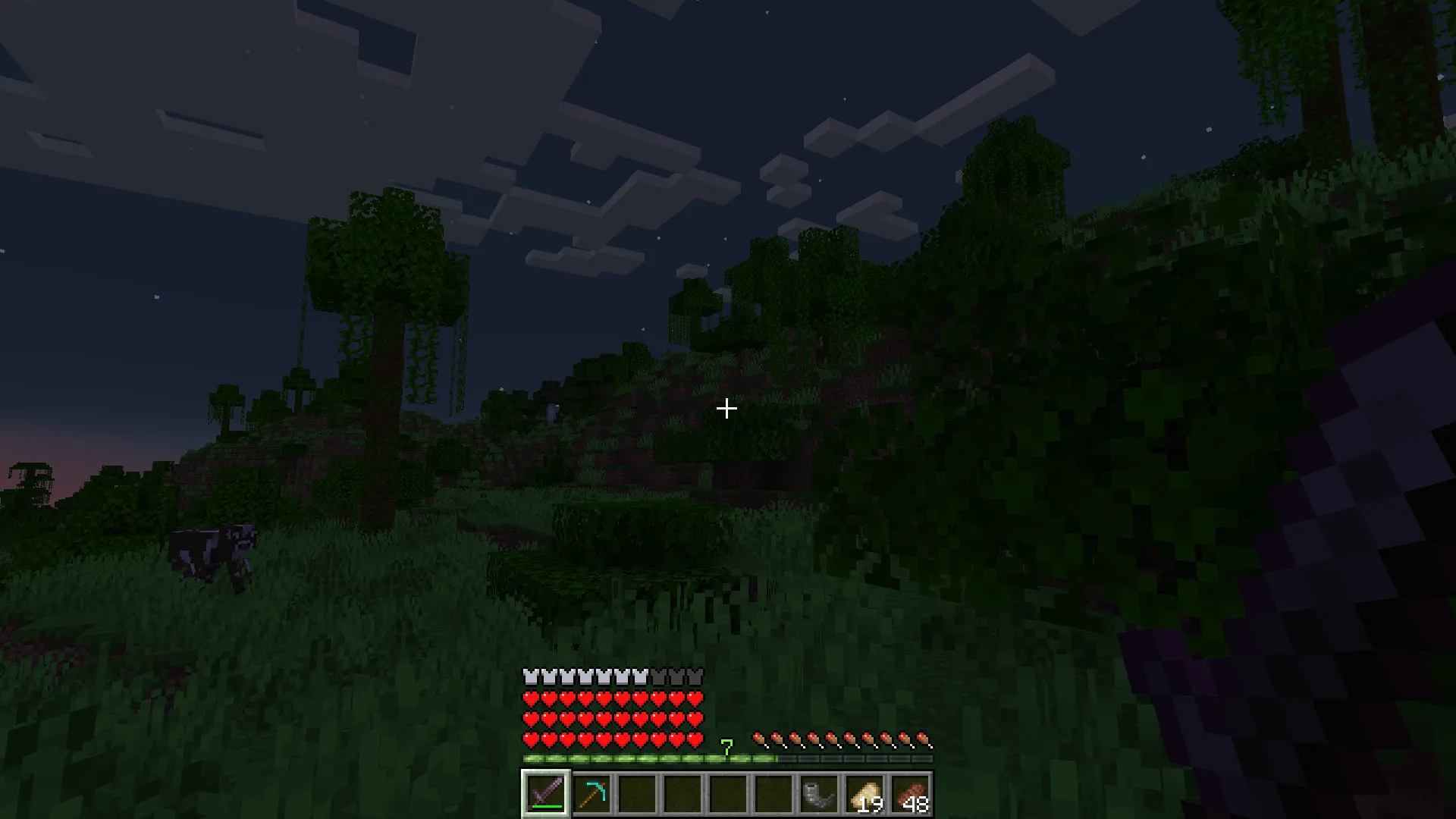The width and height of the screenshot is (1456, 819).
Task: Select the brick stack of 48
Action: [x=912, y=792]
